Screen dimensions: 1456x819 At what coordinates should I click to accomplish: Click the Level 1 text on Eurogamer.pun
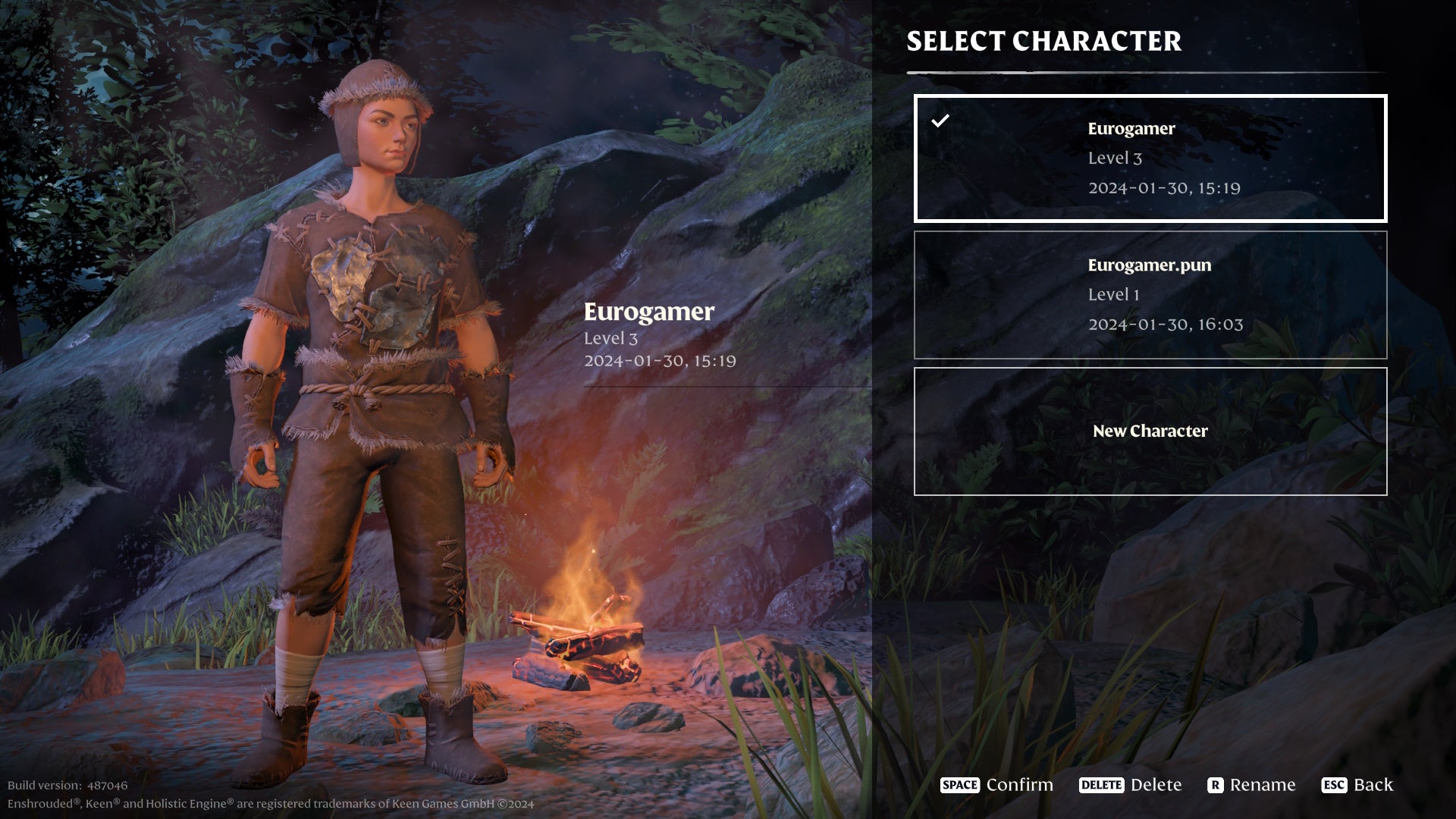pyautogui.click(x=1112, y=294)
